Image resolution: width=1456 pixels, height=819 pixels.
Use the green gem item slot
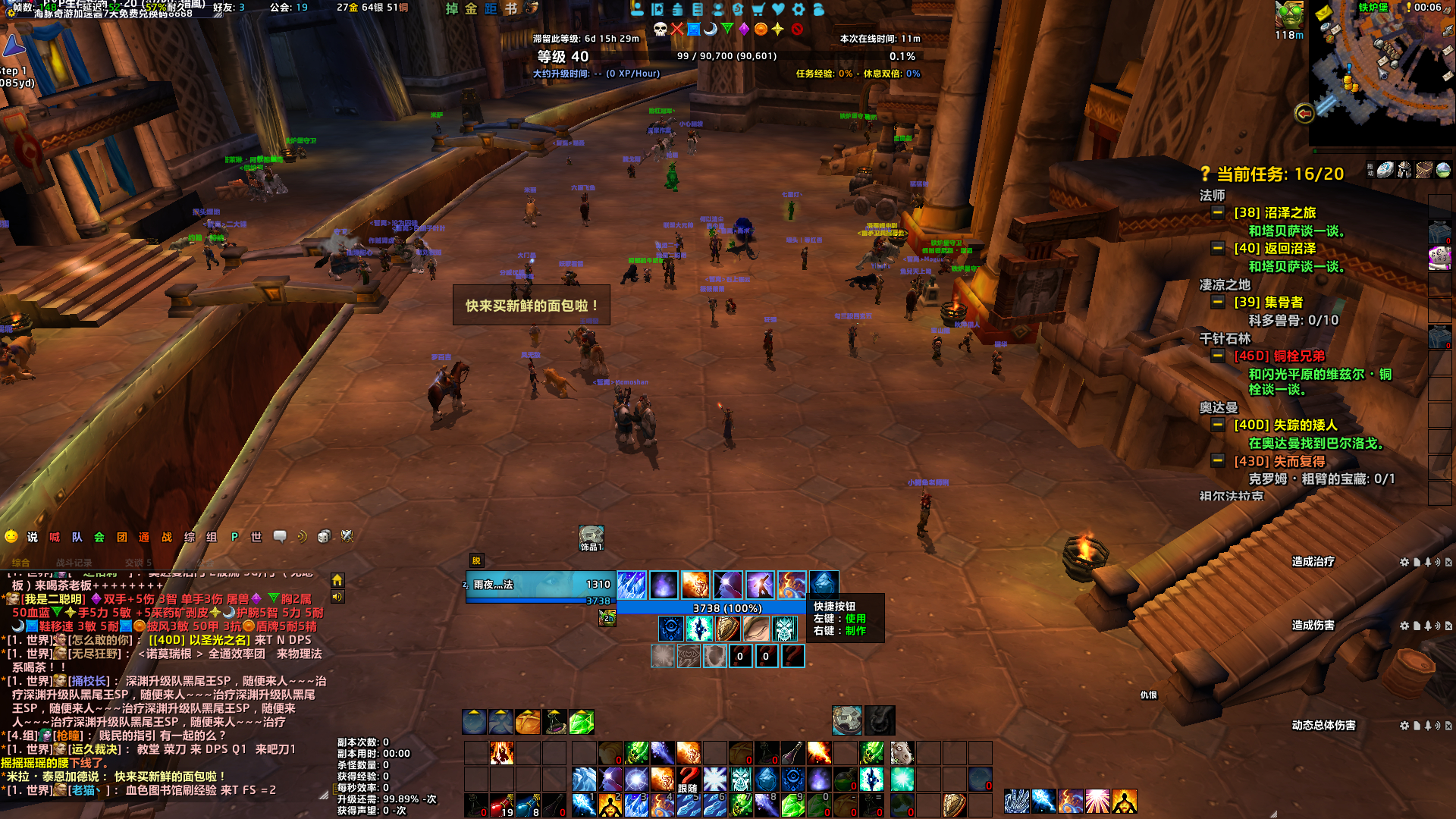582,722
